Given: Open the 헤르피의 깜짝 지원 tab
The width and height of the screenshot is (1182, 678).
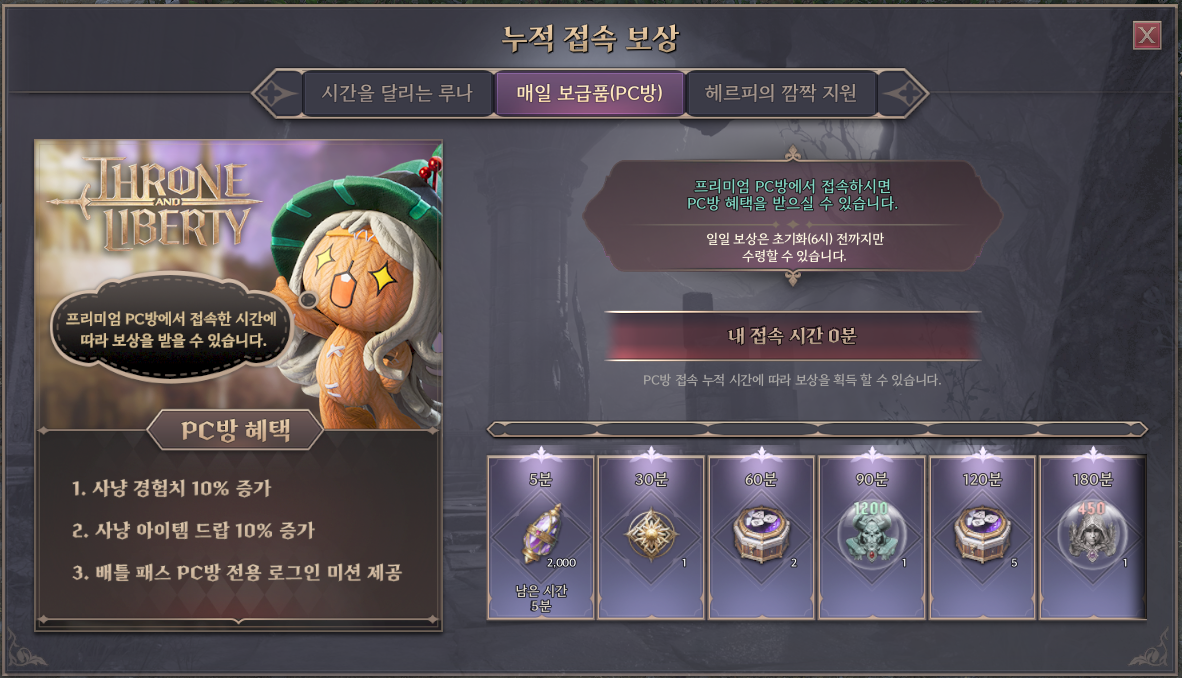Looking at the screenshot, I should click(x=781, y=94).
